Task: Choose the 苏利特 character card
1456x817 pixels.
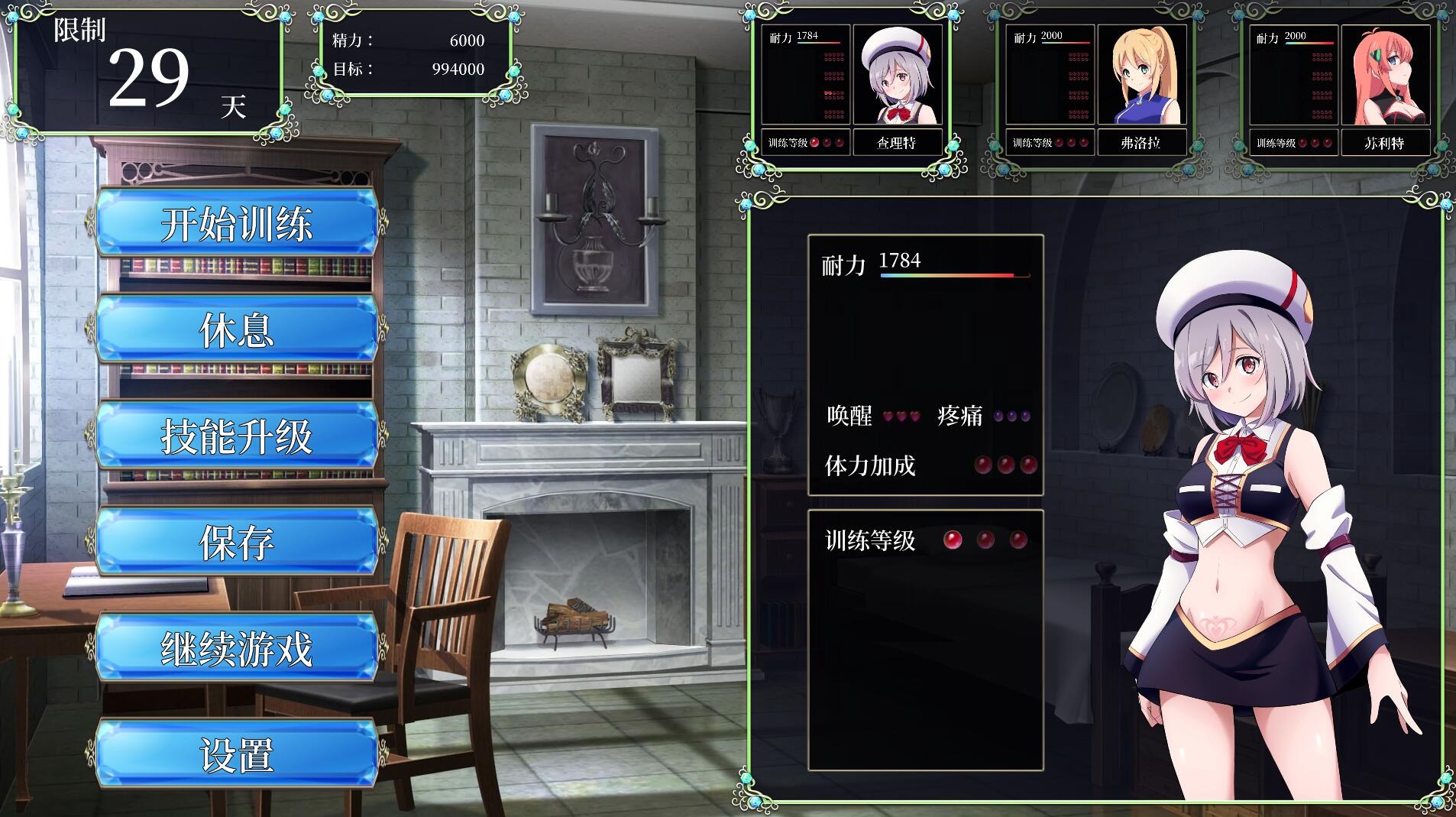Action: click(1340, 89)
